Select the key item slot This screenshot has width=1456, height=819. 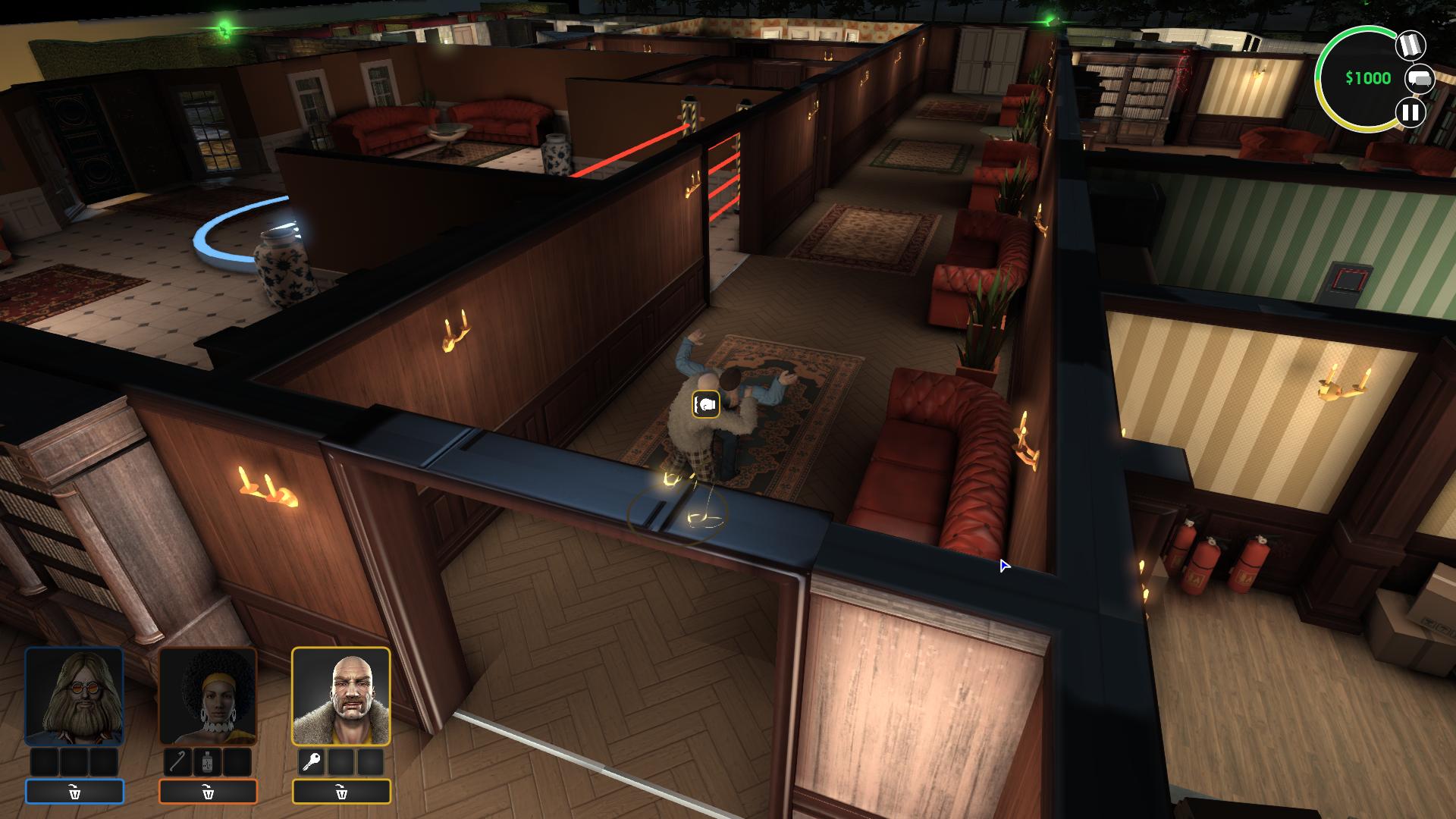tap(311, 762)
